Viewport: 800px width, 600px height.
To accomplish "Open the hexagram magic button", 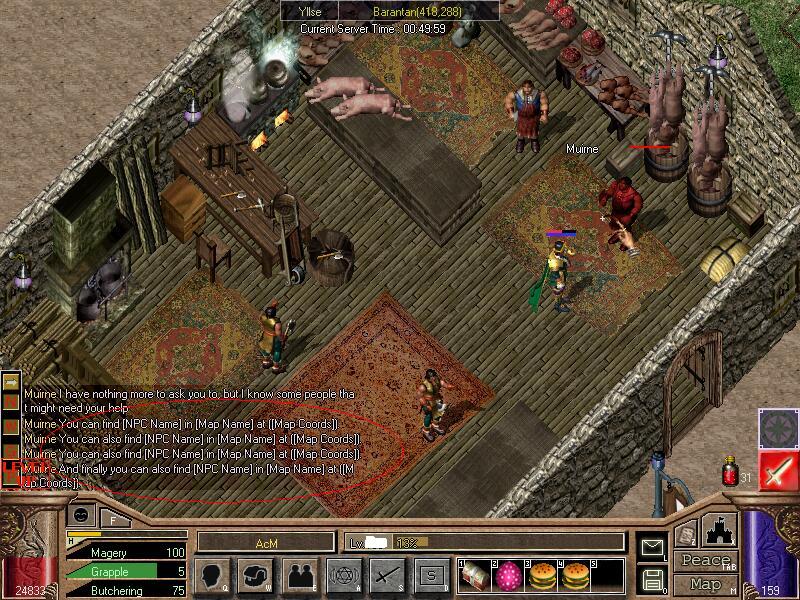I will pyautogui.click(x=344, y=574).
